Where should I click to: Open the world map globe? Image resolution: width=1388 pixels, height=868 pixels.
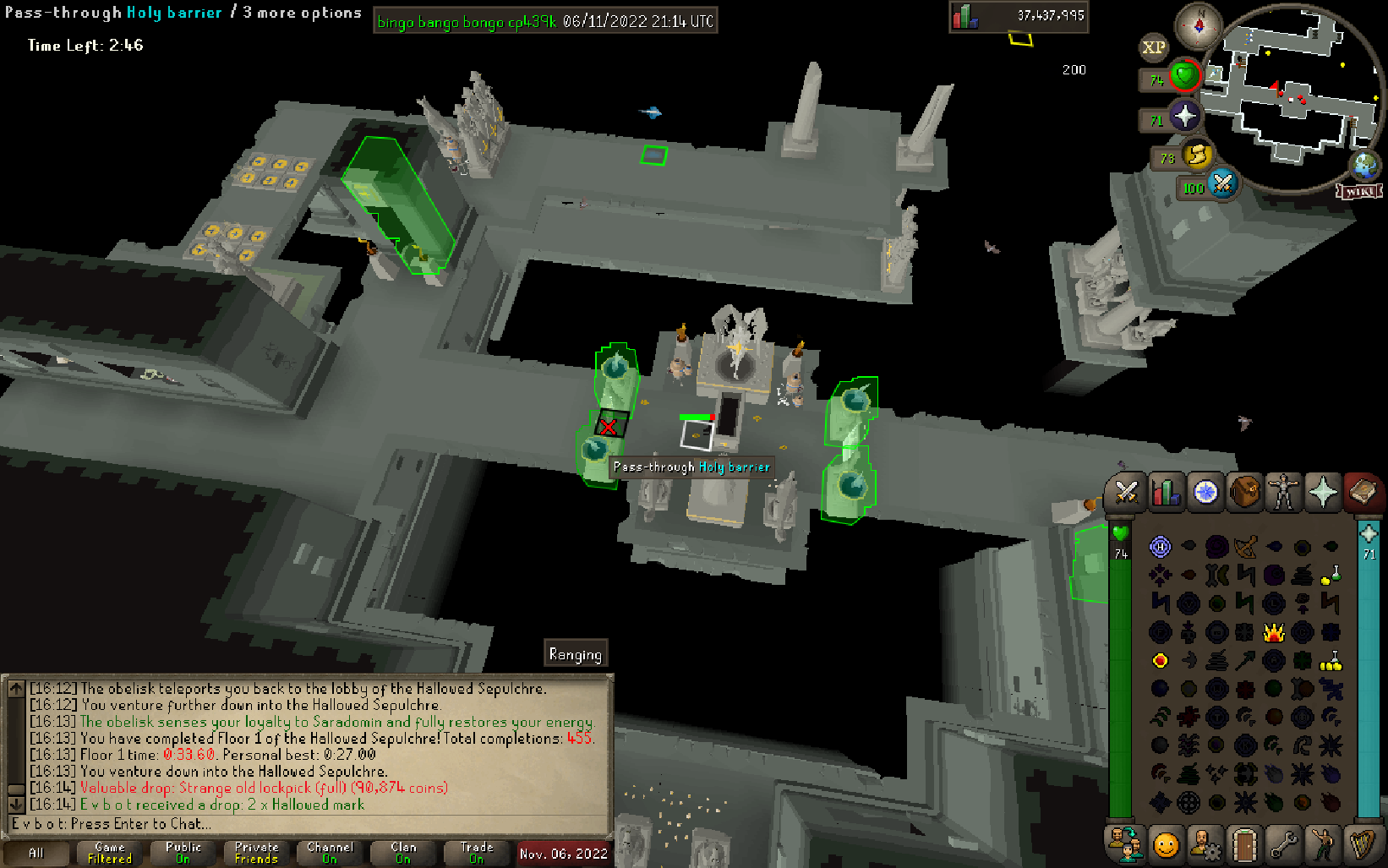pyautogui.click(x=1364, y=164)
